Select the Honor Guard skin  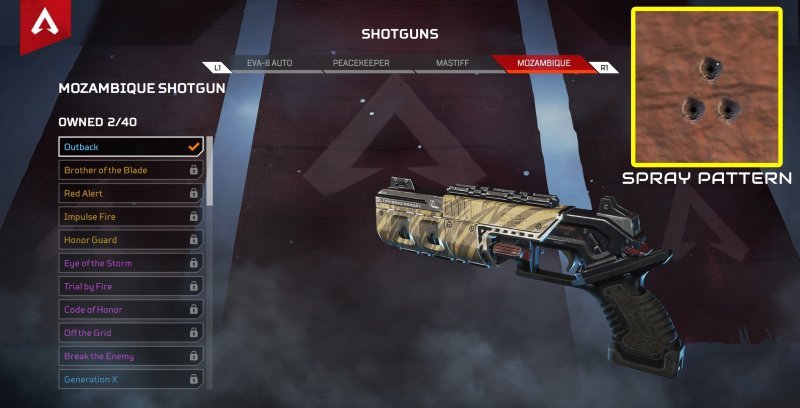click(130, 240)
